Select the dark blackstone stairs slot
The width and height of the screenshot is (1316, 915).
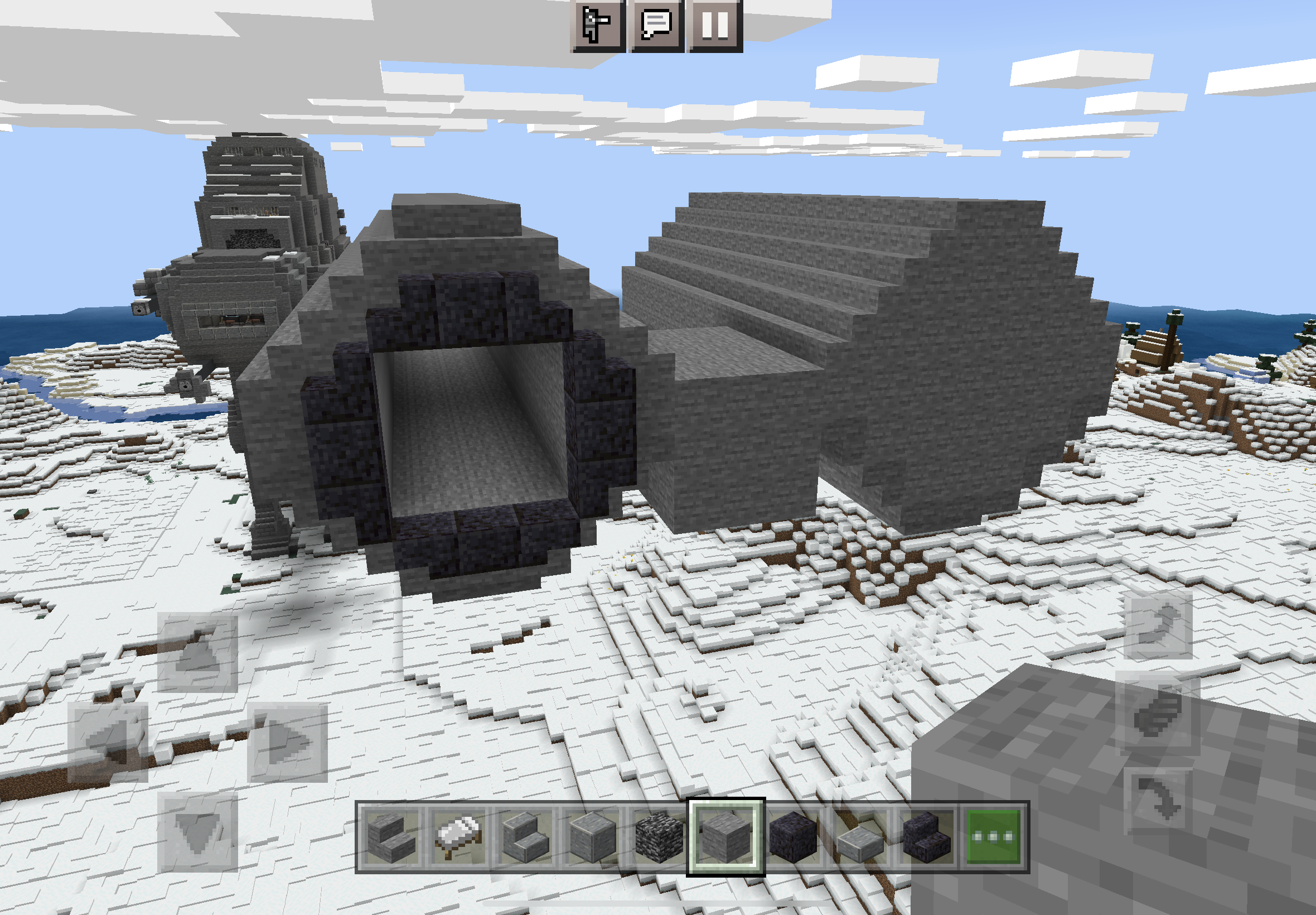tap(926, 837)
